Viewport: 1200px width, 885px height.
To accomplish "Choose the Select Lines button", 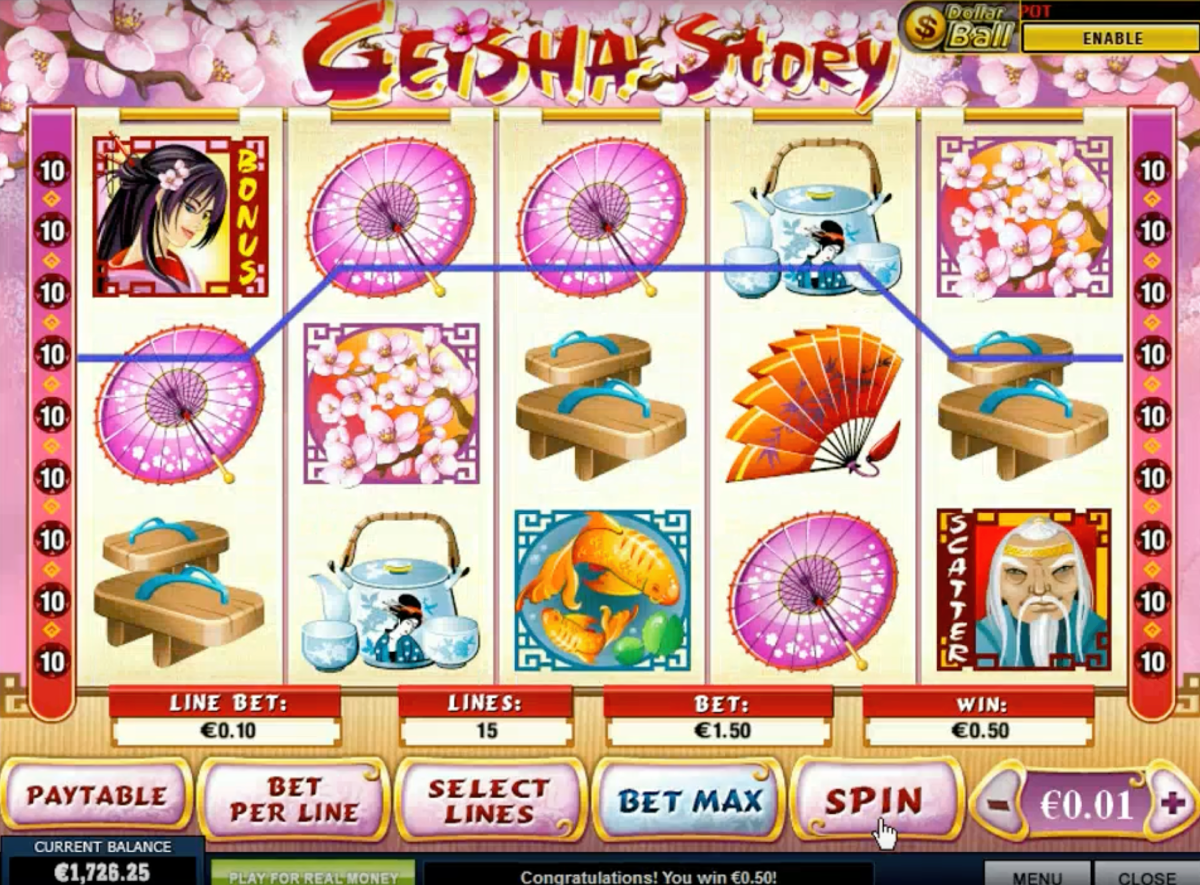I will (x=490, y=799).
